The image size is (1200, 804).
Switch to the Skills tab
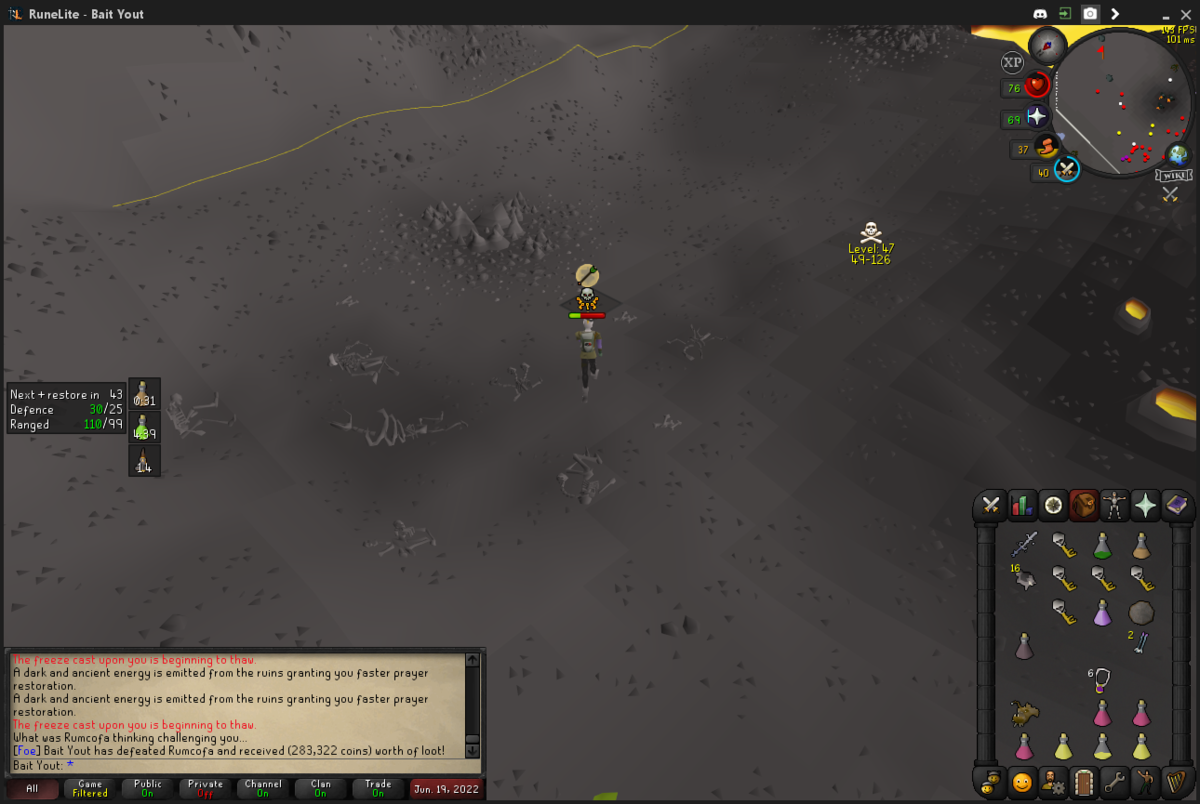pos(1022,506)
